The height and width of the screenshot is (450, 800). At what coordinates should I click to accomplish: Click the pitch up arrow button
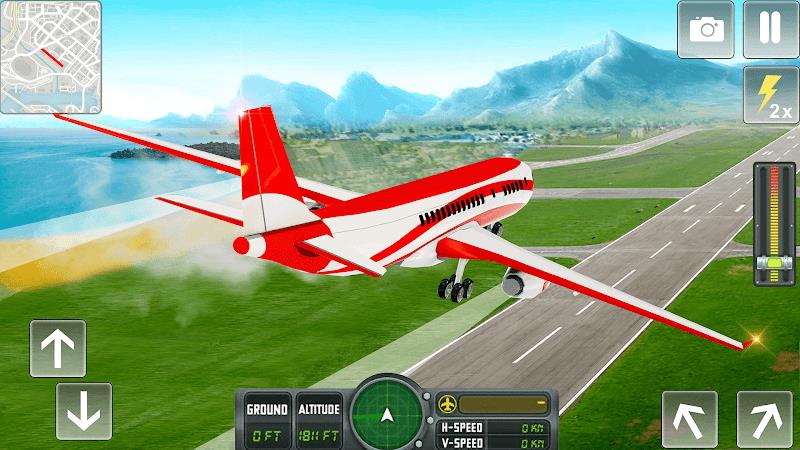[57, 348]
